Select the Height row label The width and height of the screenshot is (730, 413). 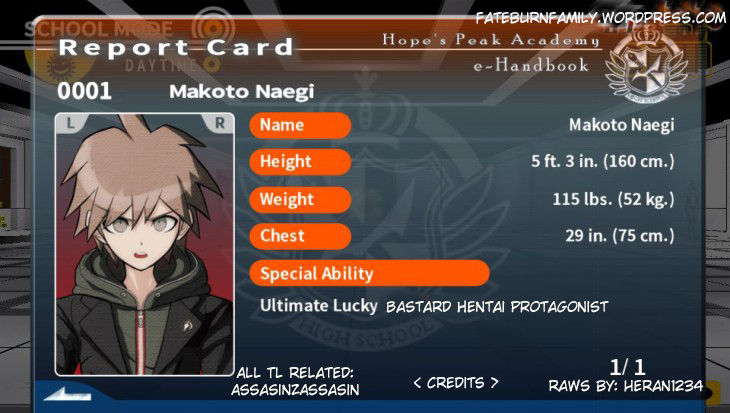coord(300,162)
